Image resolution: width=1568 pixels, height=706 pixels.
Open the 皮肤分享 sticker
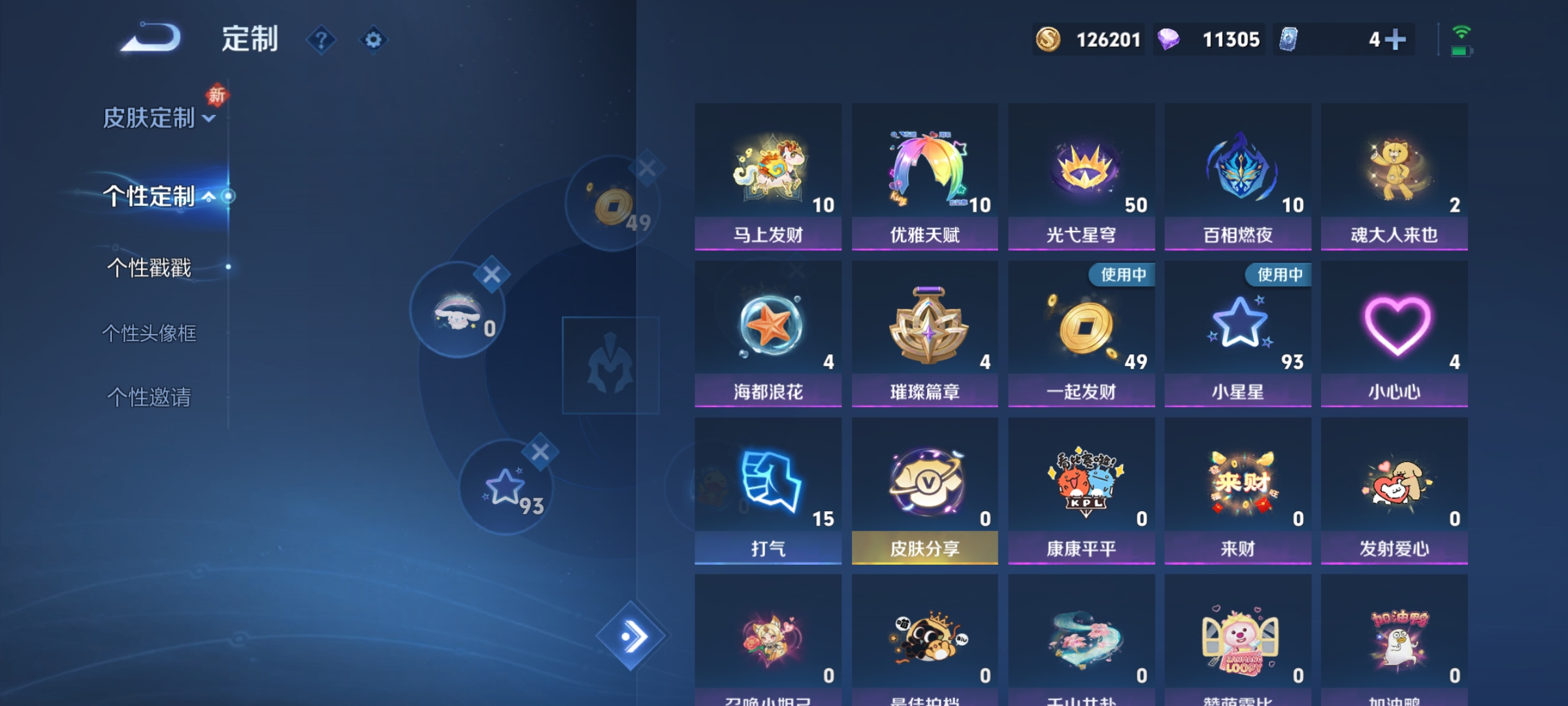coord(924,487)
